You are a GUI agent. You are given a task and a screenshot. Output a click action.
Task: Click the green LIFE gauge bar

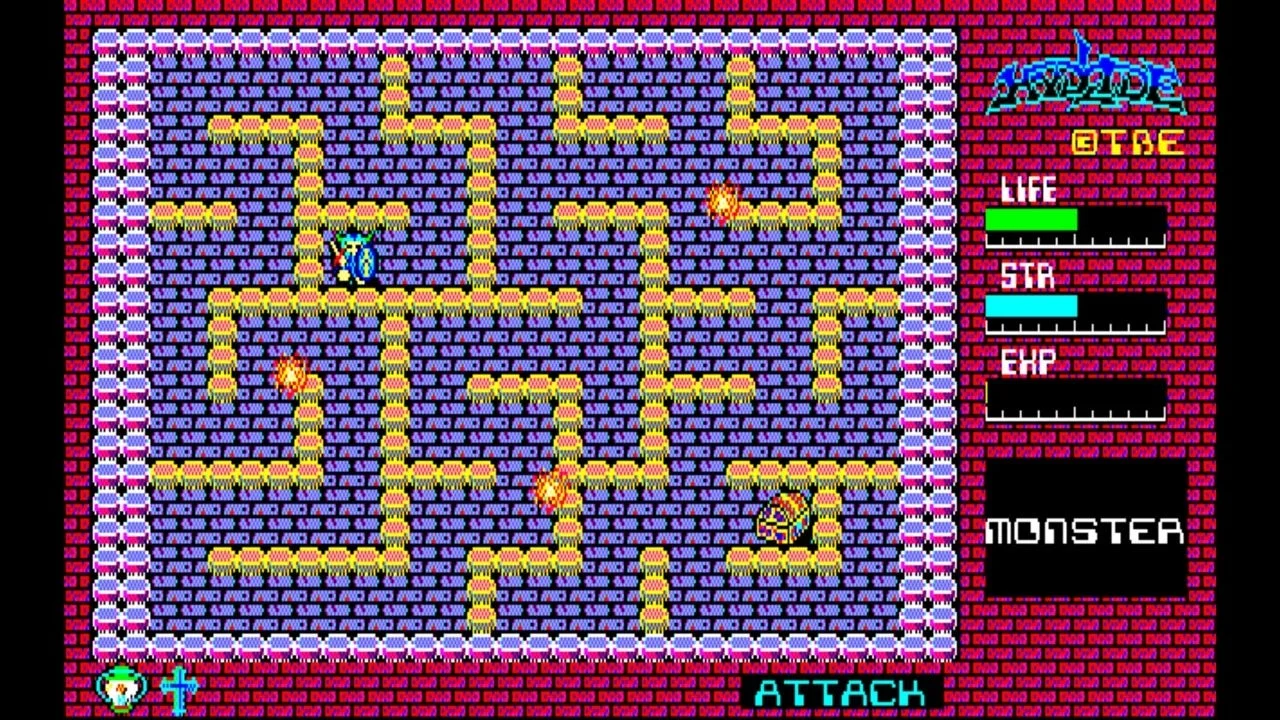pyautogui.click(x=1033, y=219)
